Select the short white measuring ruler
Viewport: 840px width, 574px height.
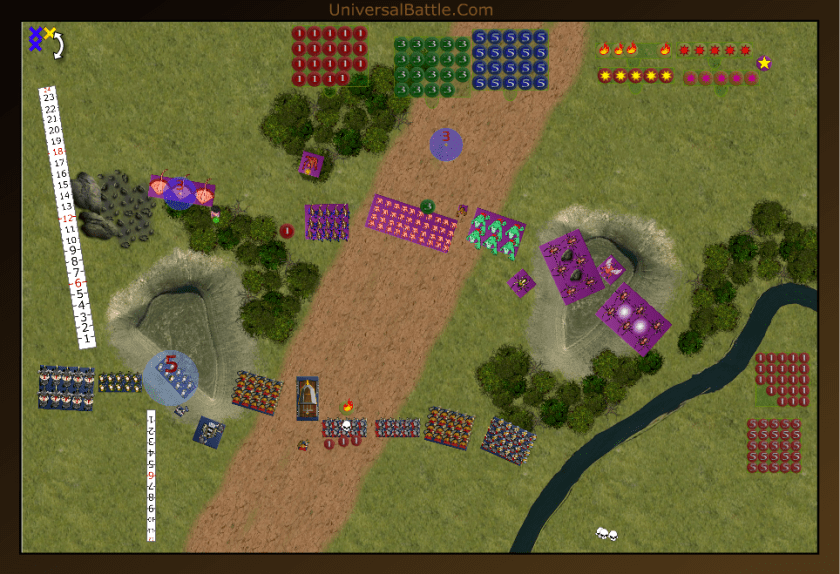click(151, 475)
